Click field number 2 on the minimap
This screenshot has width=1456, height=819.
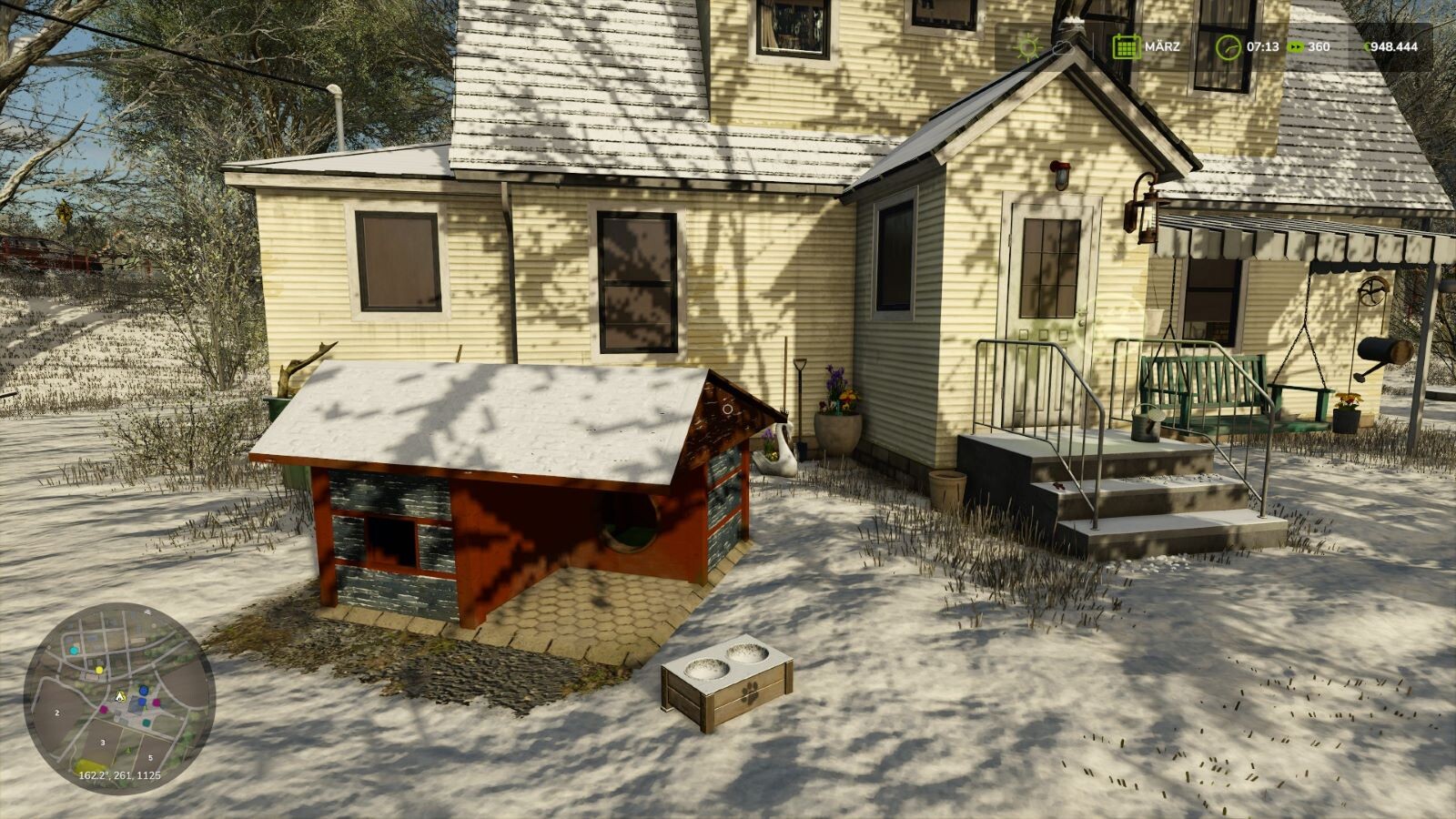coord(56,713)
